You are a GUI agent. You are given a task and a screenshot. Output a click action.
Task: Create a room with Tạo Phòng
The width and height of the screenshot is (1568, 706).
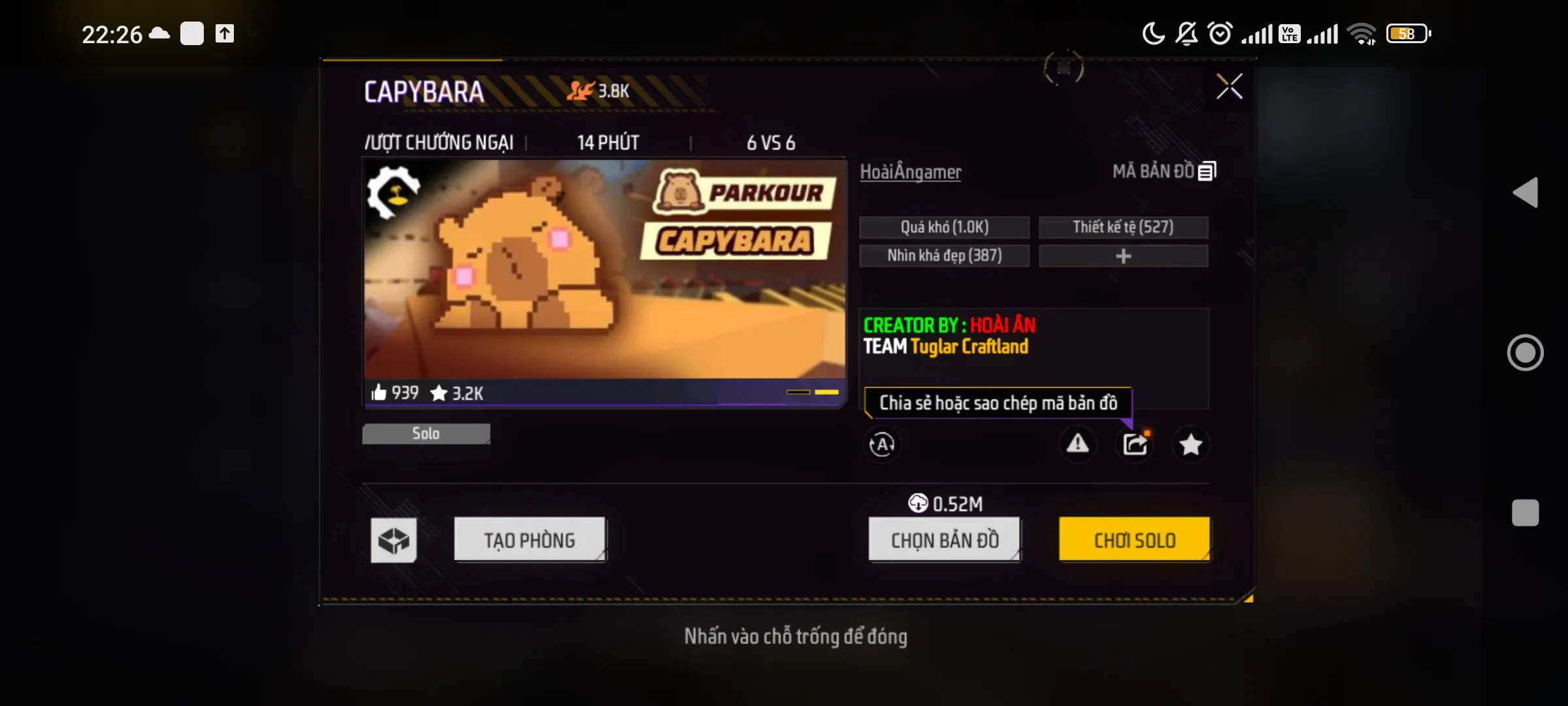530,540
